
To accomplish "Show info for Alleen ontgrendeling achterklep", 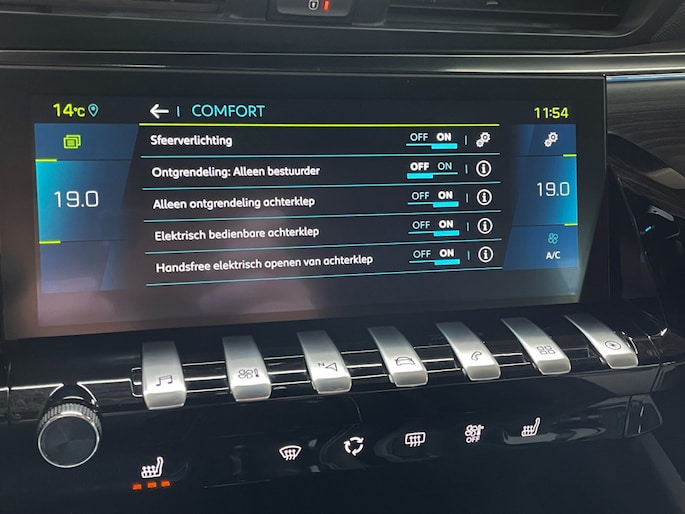I will [484, 197].
